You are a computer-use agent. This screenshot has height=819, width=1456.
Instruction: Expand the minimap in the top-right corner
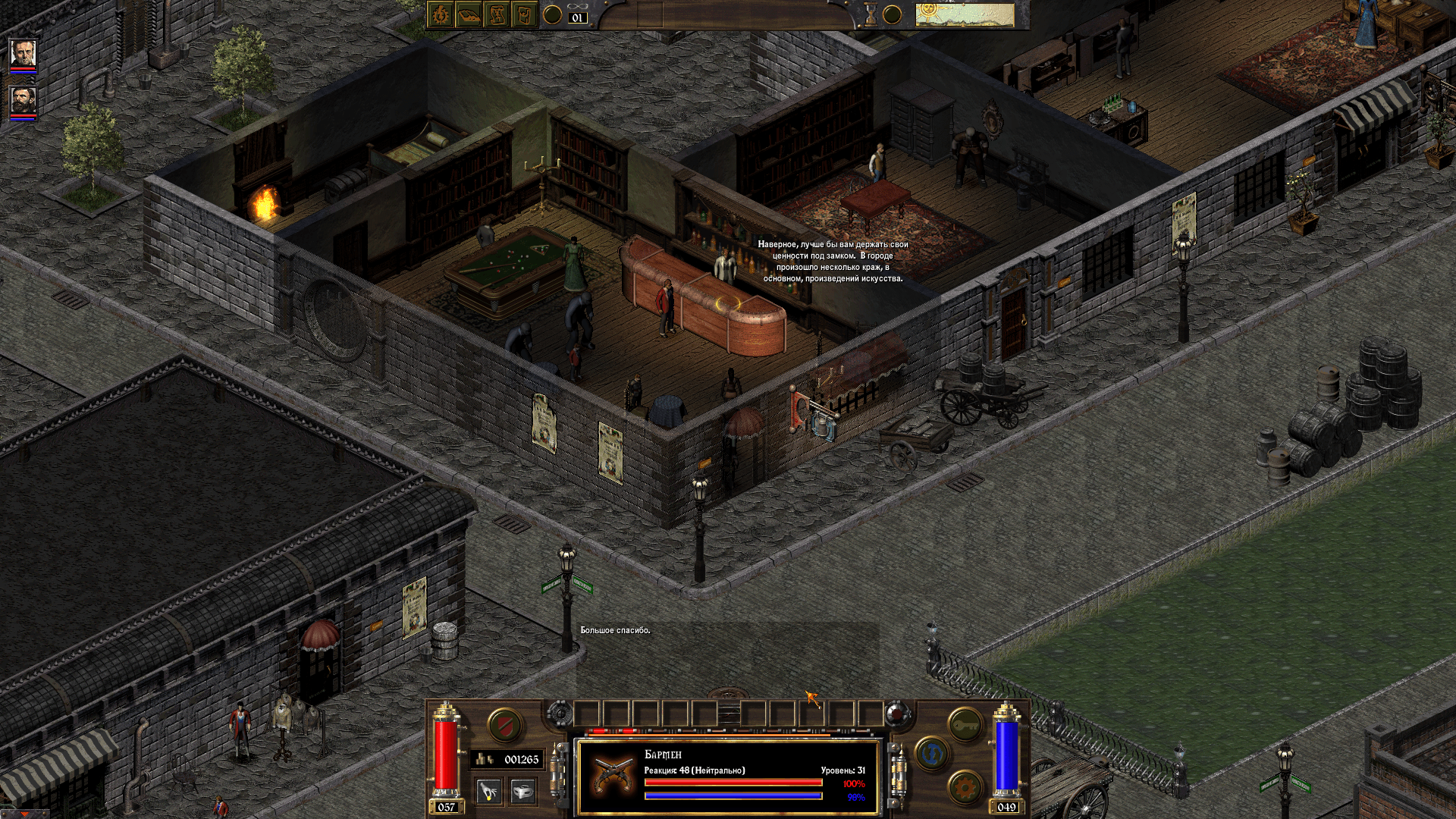tap(965, 14)
